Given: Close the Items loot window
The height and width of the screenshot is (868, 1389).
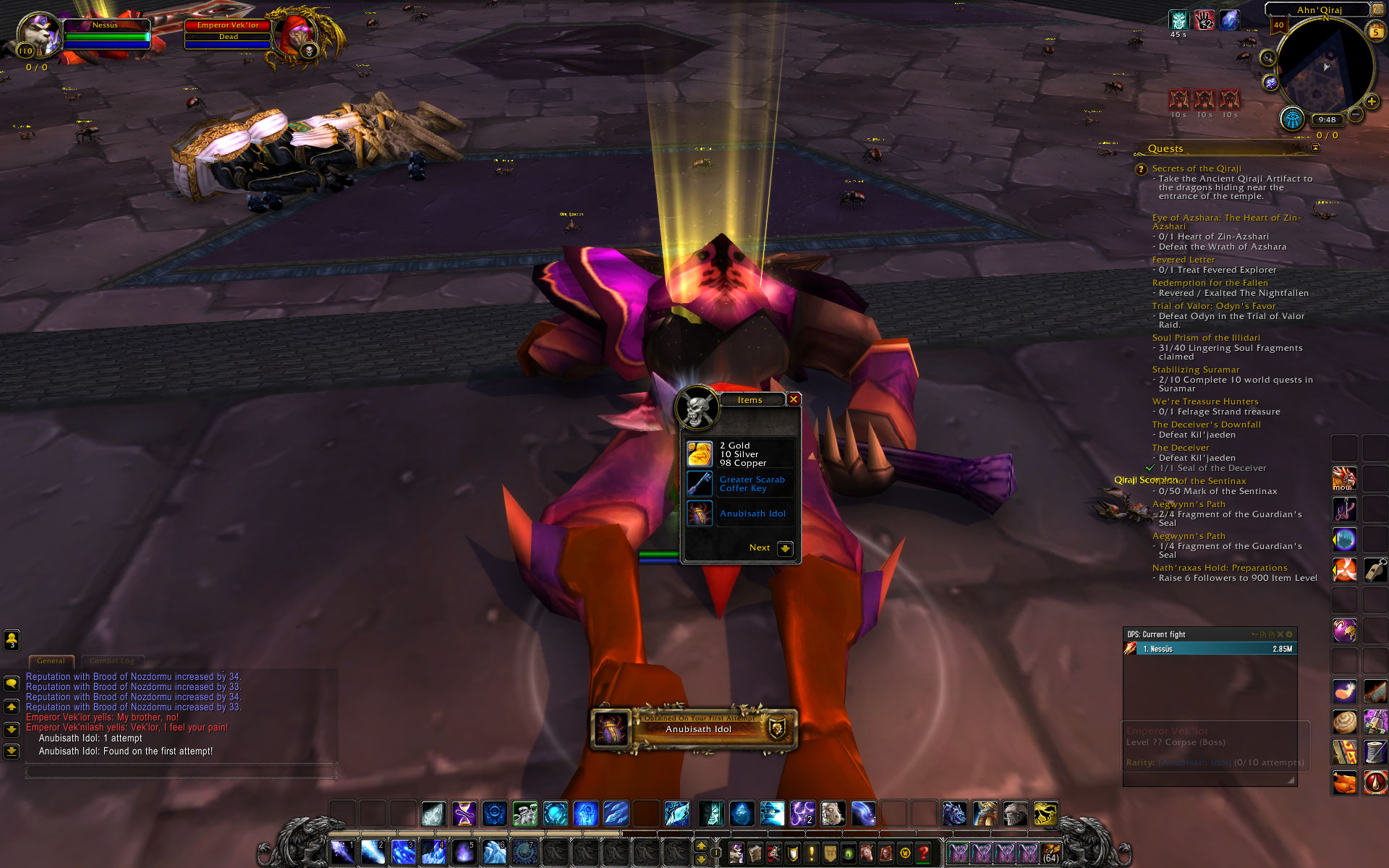Looking at the screenshot, I should 794,399.
